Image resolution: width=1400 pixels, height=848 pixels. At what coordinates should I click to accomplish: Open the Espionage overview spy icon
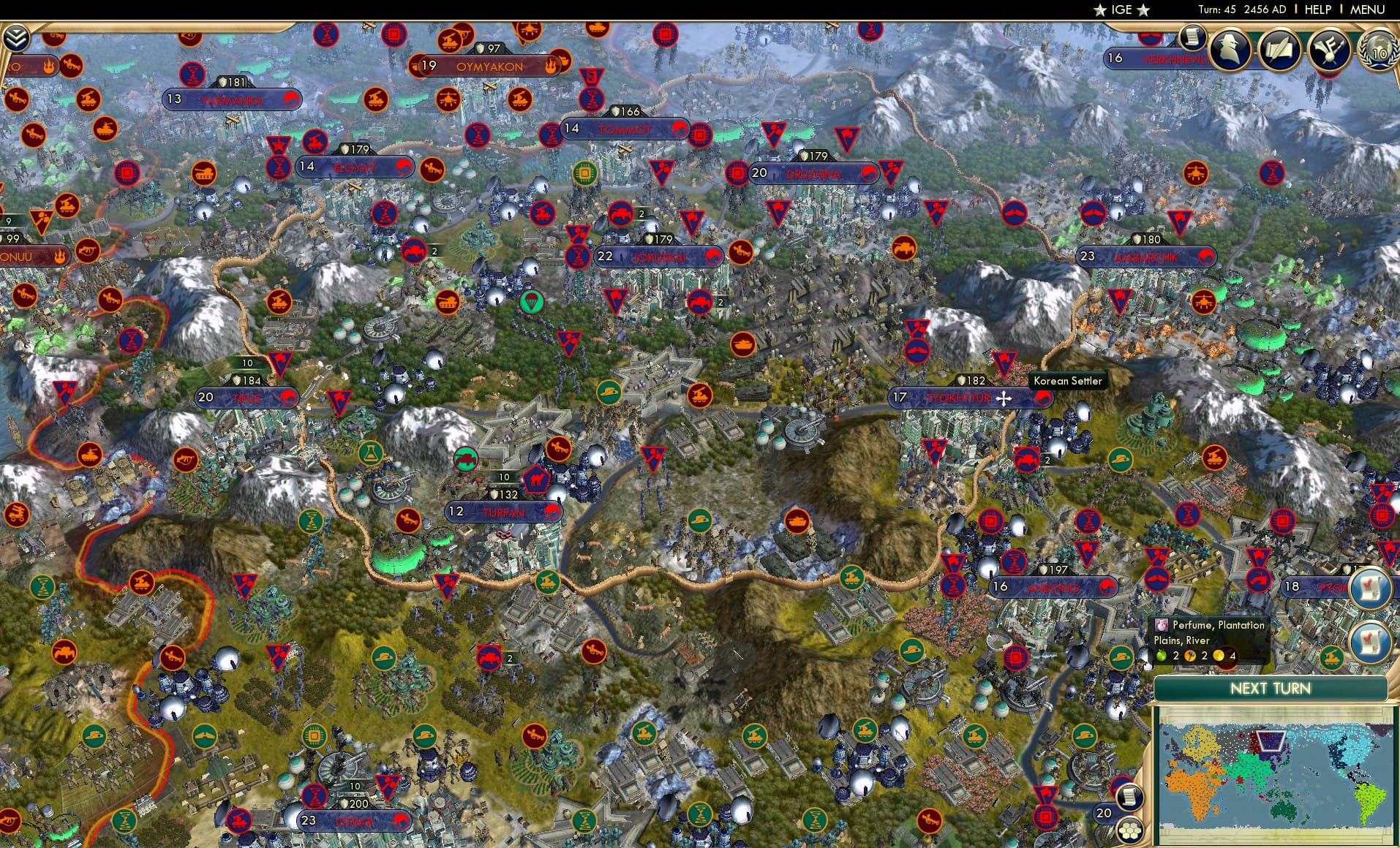pyautogui.click(x=1230, y=50)
